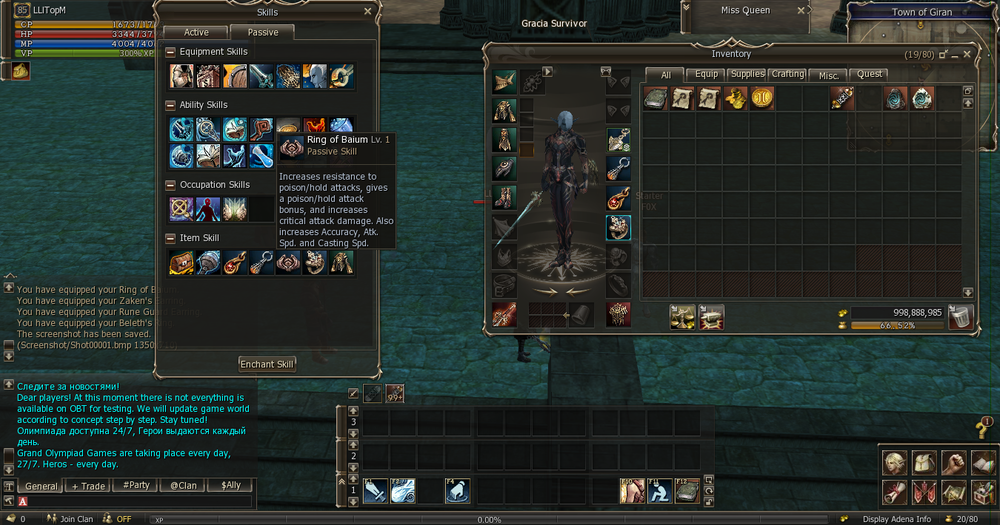Close the Inventory window
The width and height of the screenshot is (1000, 525).
pyautogui.click(x=964, y=54)
